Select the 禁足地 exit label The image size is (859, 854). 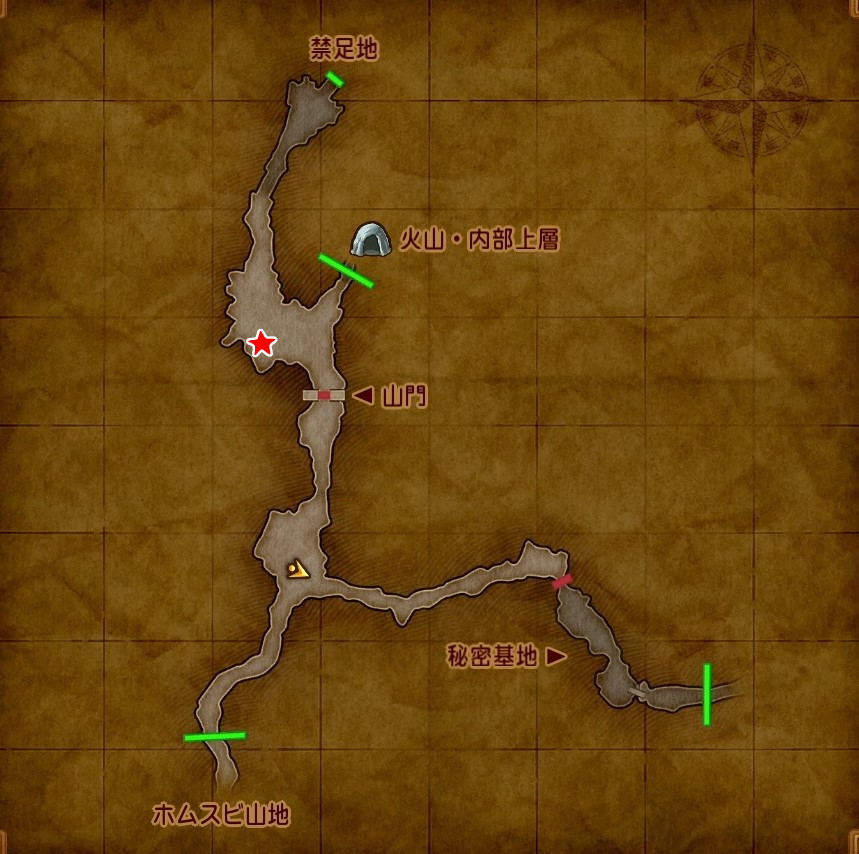343,49
